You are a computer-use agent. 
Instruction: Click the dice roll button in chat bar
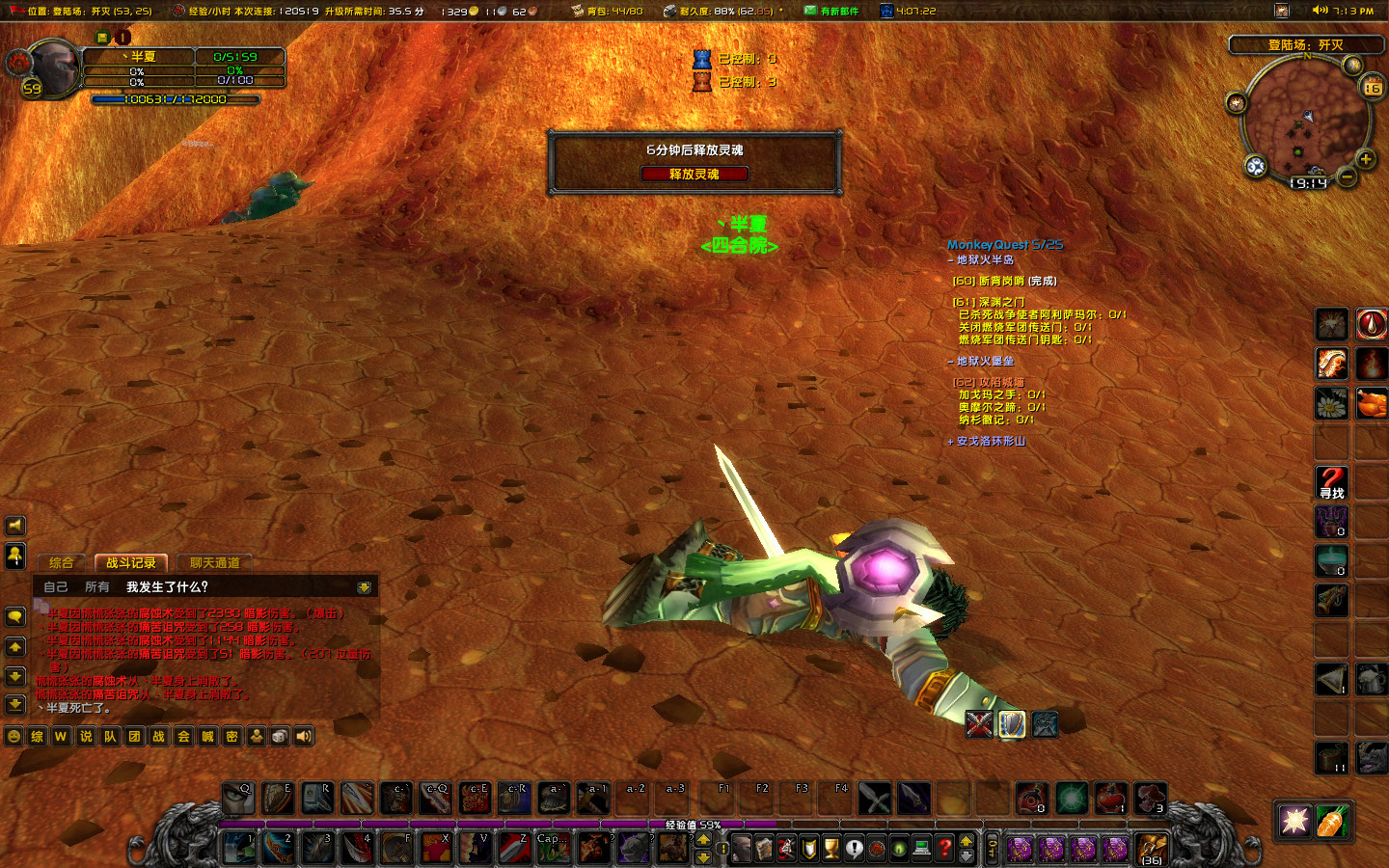coord(280,736)
